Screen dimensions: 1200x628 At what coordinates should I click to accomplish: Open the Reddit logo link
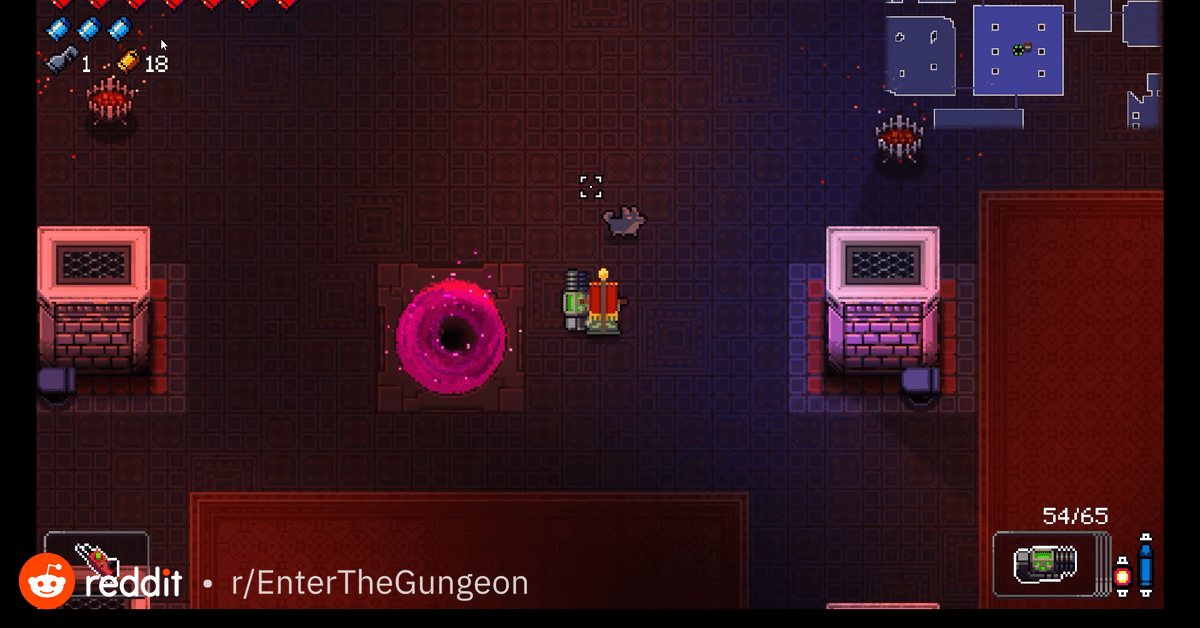click(101, 583)
